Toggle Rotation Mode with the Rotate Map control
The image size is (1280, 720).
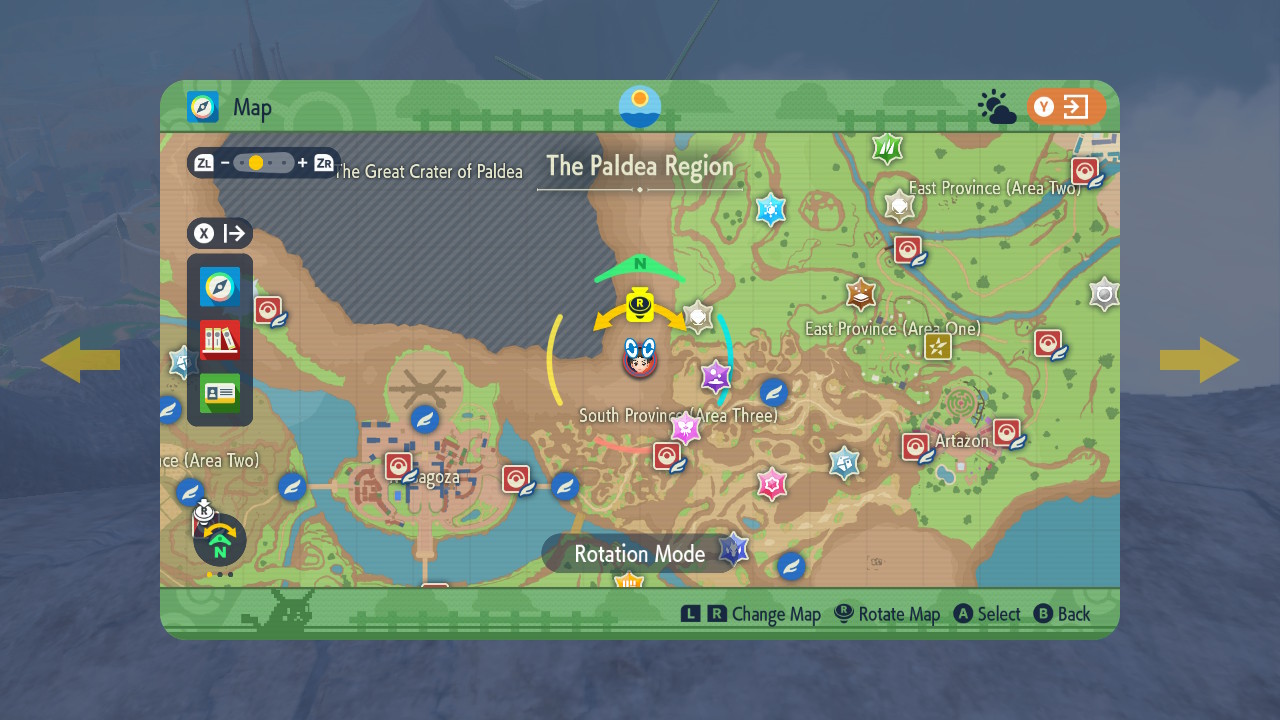pyautogui.click(x=886, y=613)
